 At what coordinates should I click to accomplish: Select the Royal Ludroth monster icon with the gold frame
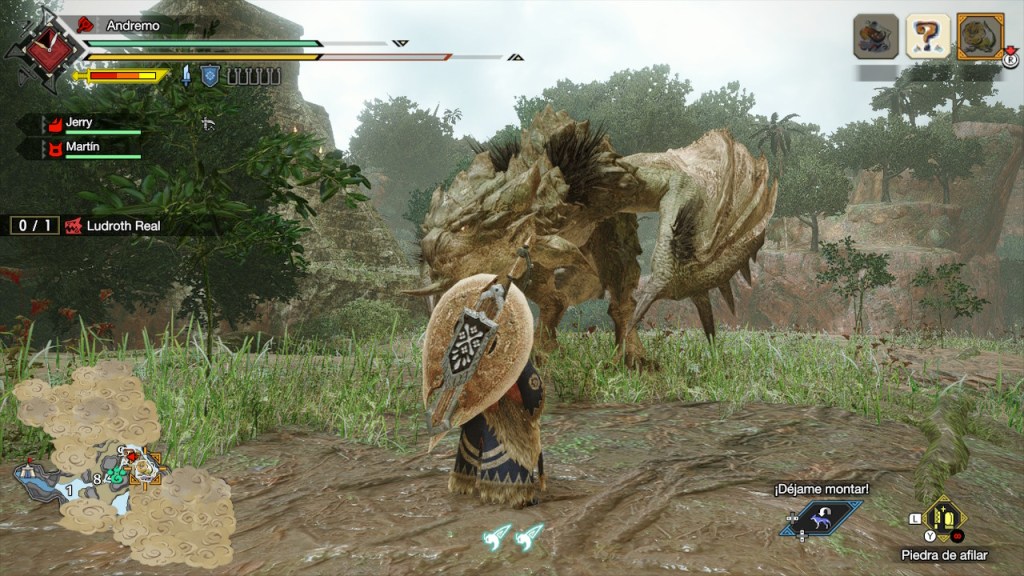pos(979,37)
